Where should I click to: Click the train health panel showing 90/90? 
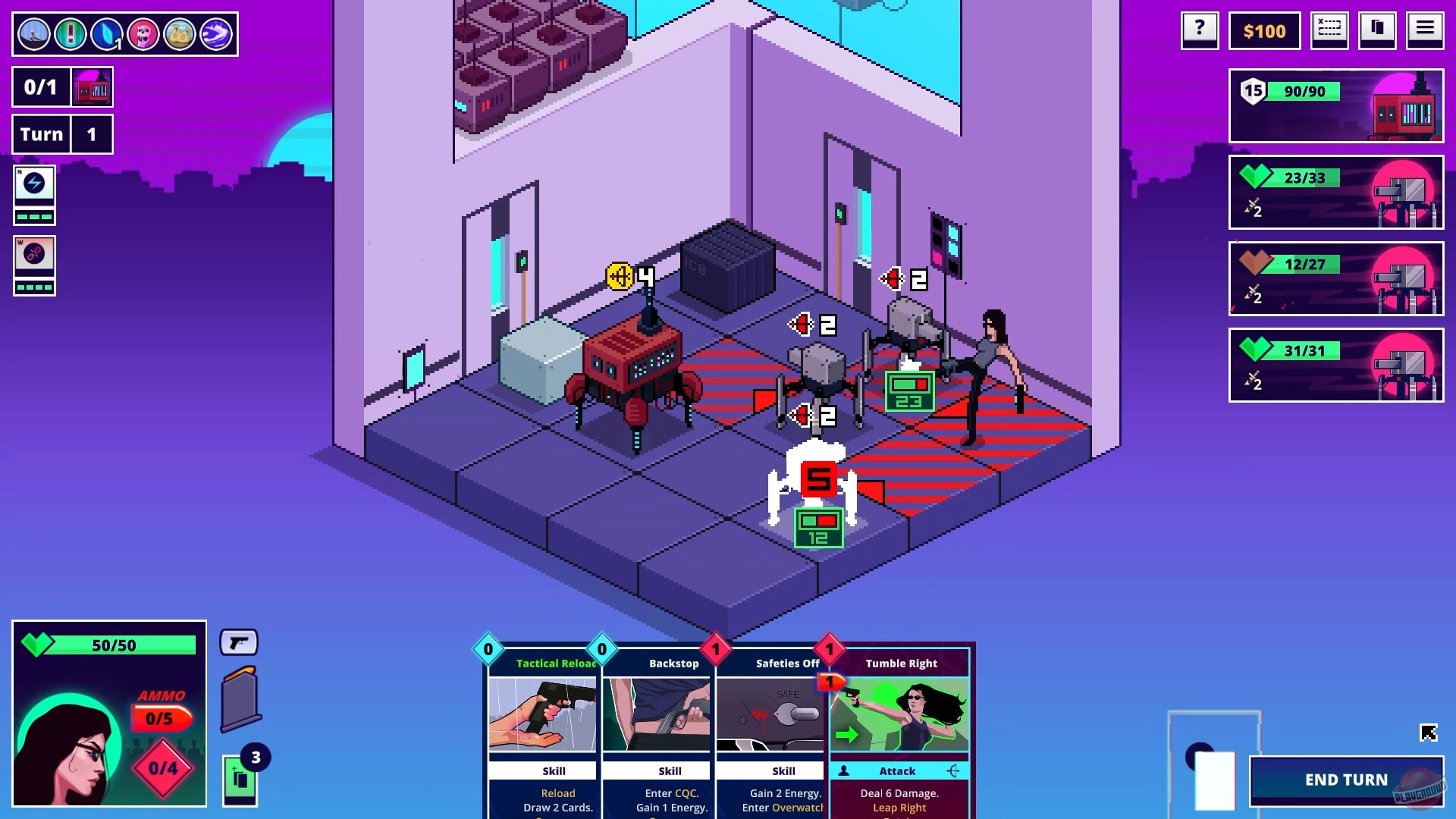[x=1335, y=106]
